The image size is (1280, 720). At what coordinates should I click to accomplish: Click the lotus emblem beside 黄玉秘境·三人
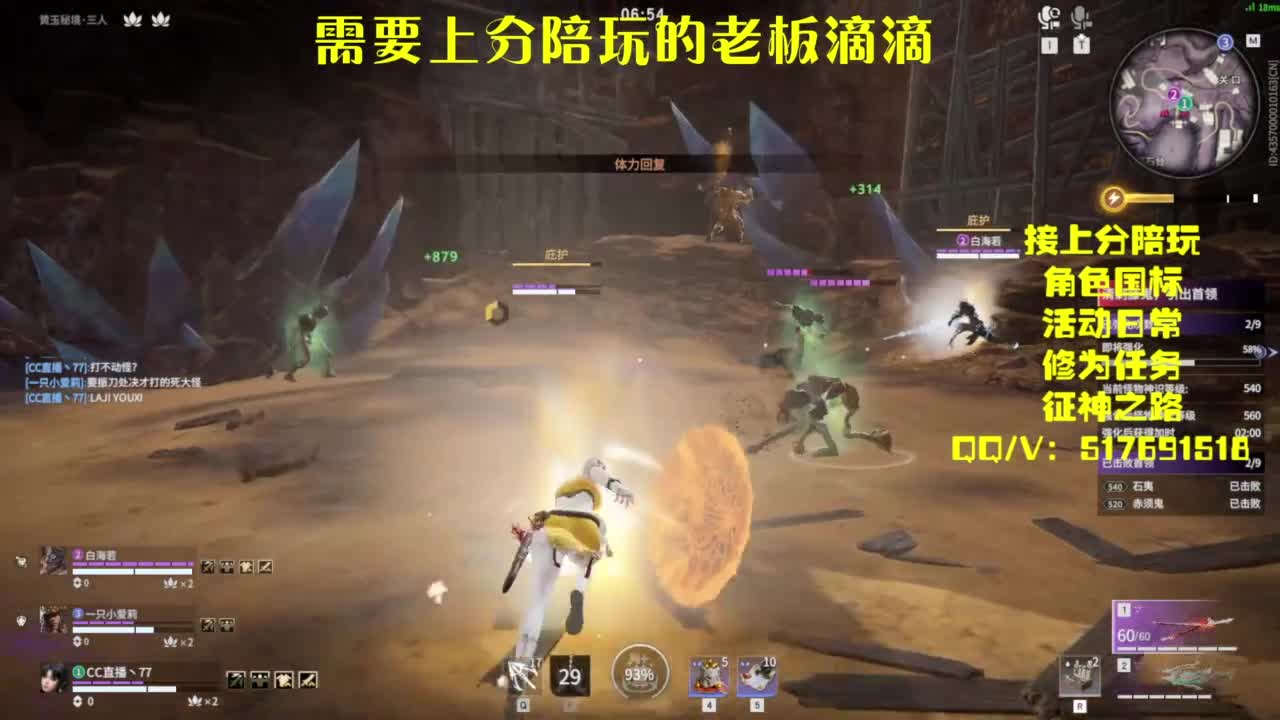point(130,18)
